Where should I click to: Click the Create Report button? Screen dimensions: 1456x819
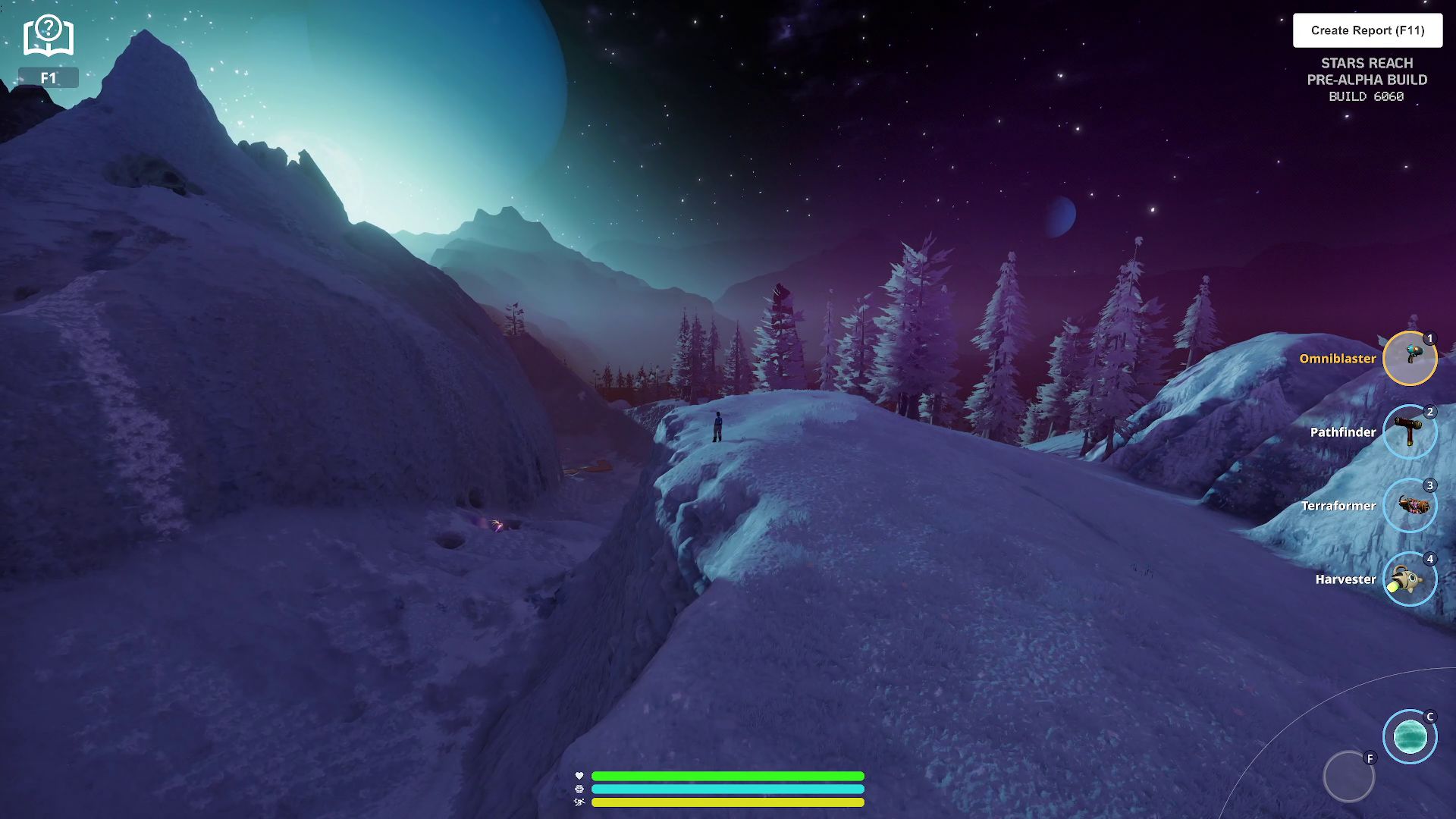(1367, 30)
